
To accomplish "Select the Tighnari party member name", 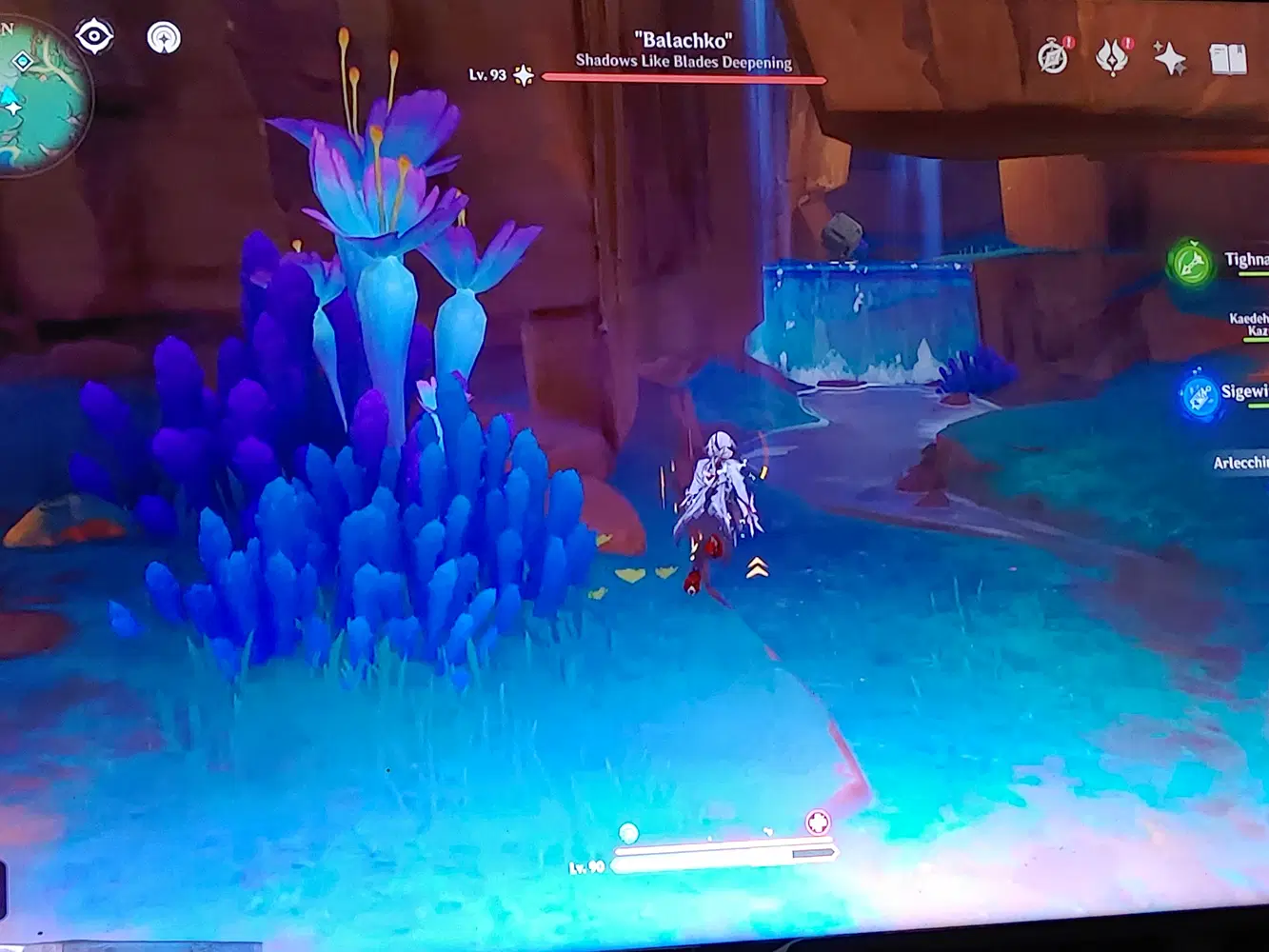I will tap(1242, 257).
